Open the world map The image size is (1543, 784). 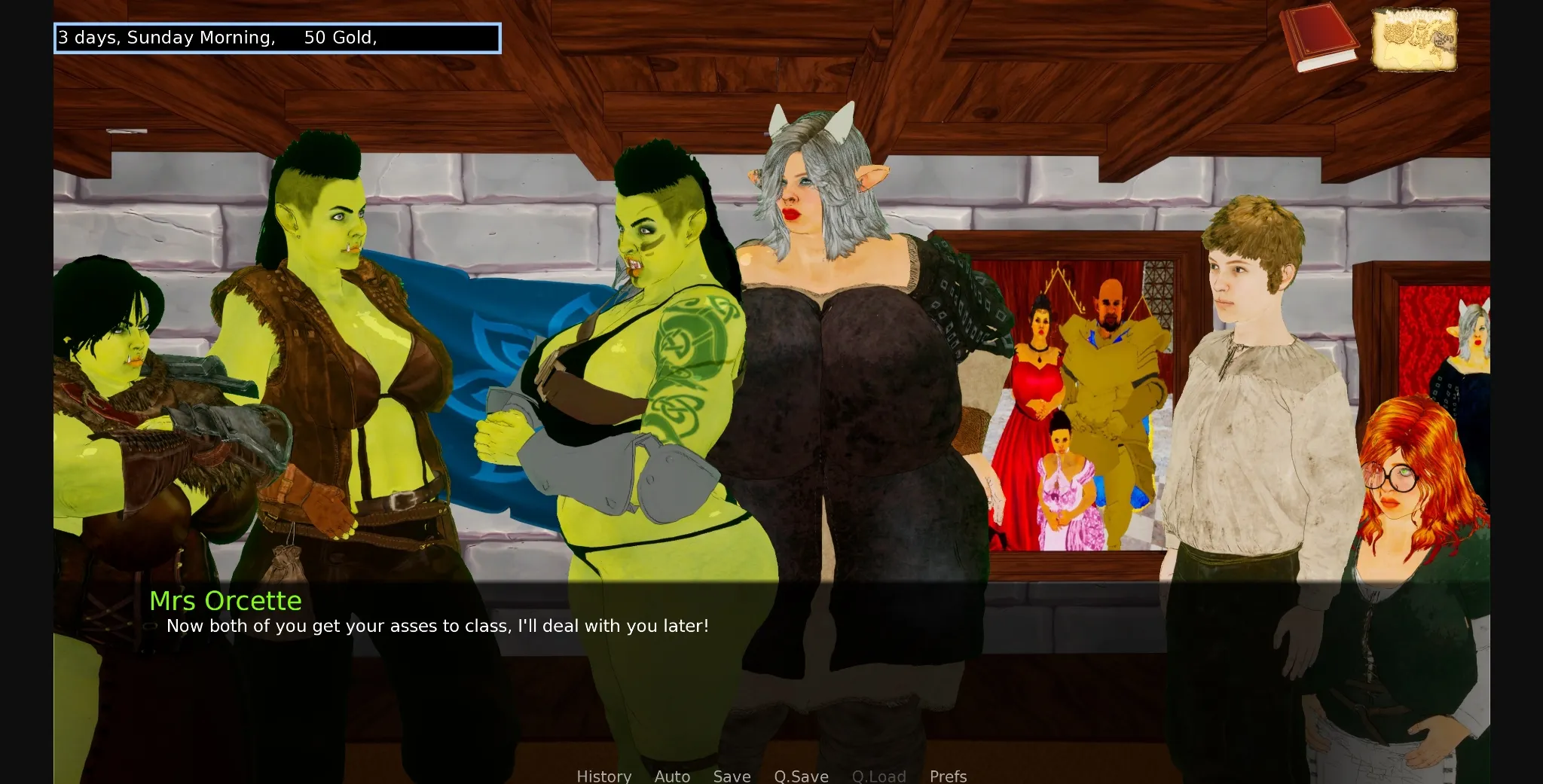(1415, 38)
